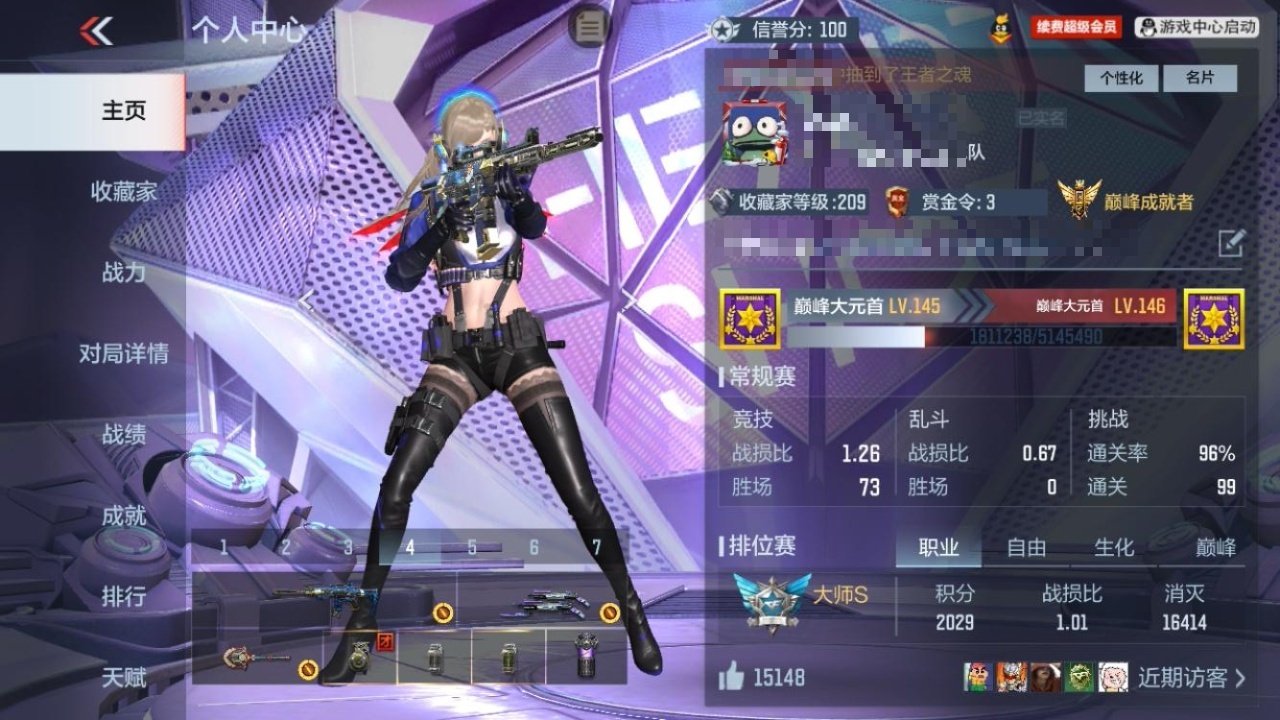Edit the profile signature with pencil icon

tap(1231, 242)
